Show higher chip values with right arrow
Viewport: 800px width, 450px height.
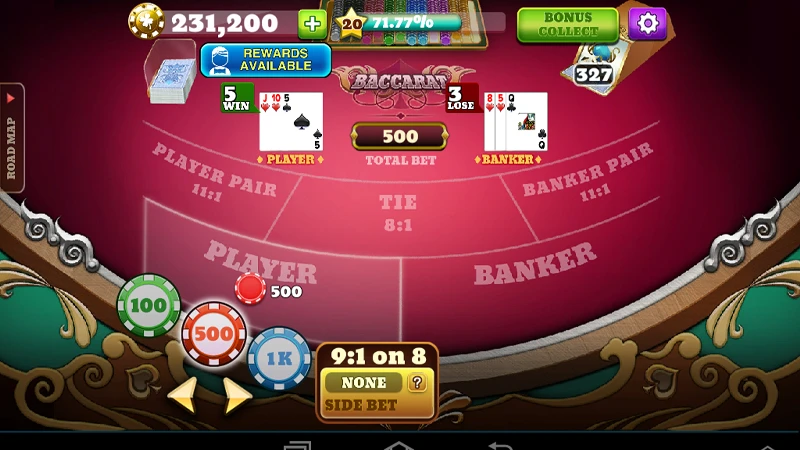pos(237,395)
